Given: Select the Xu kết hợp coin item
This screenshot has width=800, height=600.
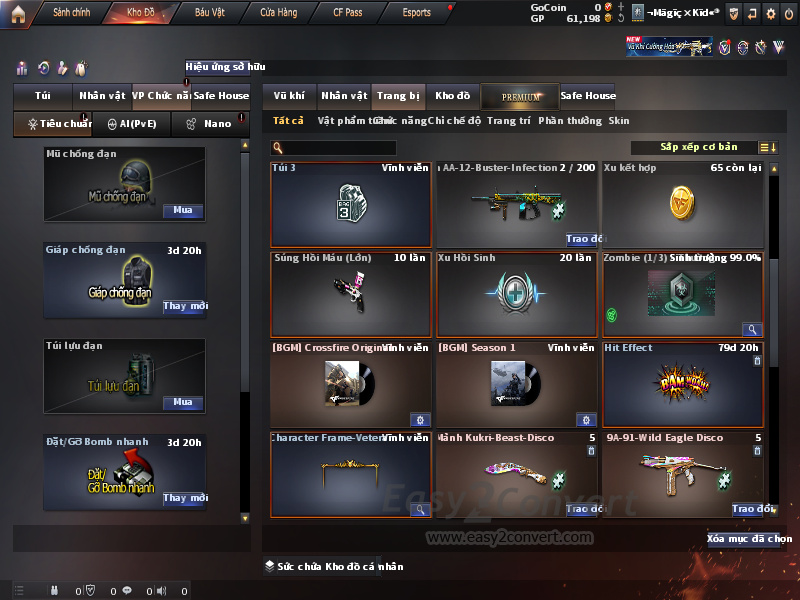Looking at the screenshot, I should [682, 205].
